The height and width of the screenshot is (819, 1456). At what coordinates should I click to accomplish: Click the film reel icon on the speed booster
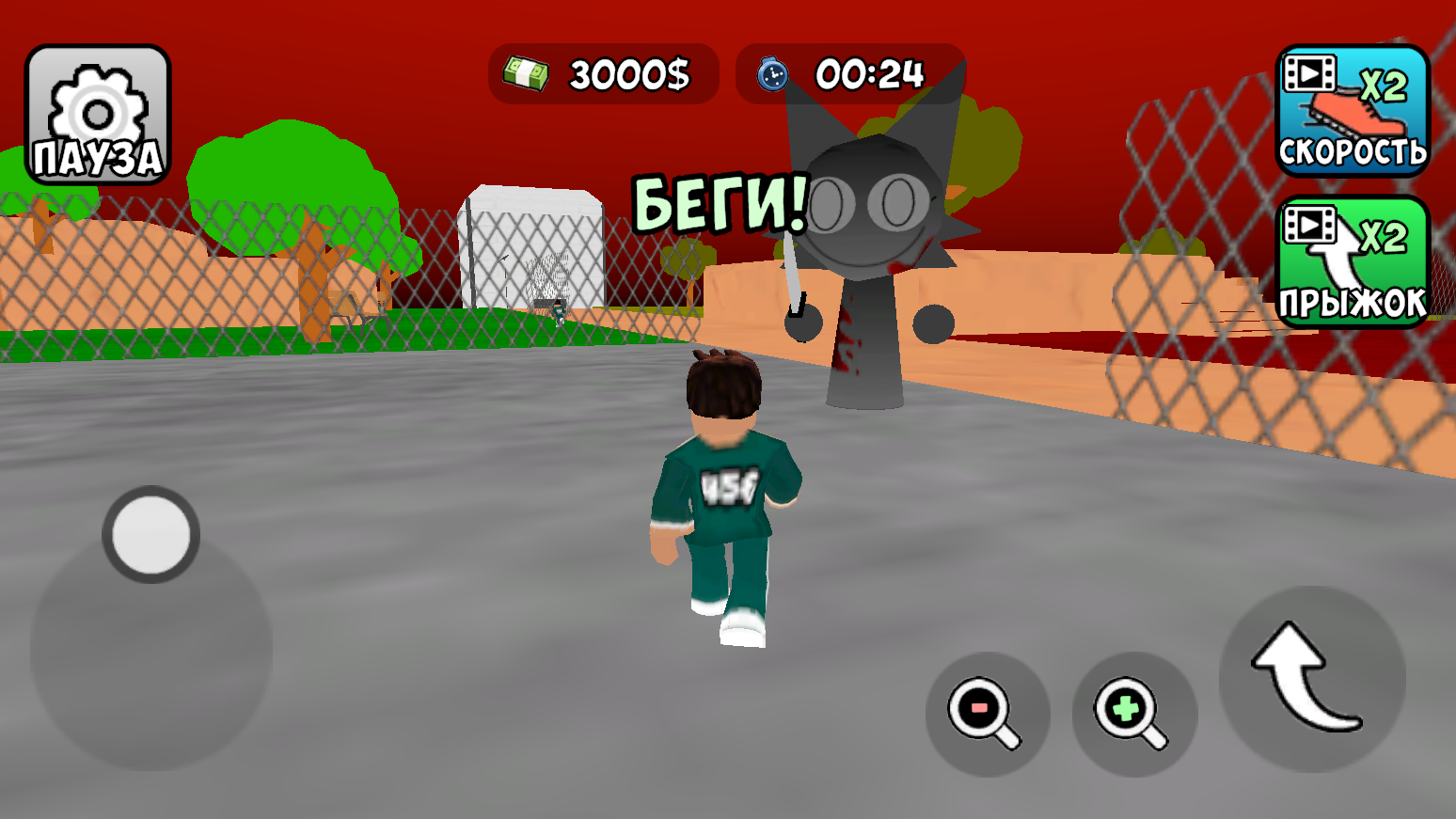1311,71
